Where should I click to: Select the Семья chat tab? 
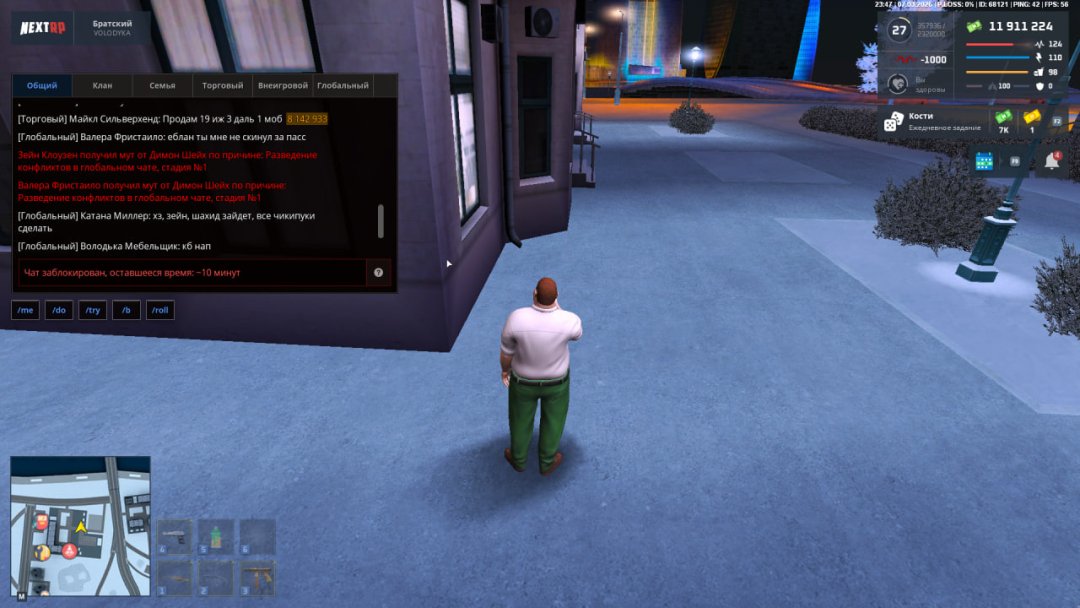[162, 86]
